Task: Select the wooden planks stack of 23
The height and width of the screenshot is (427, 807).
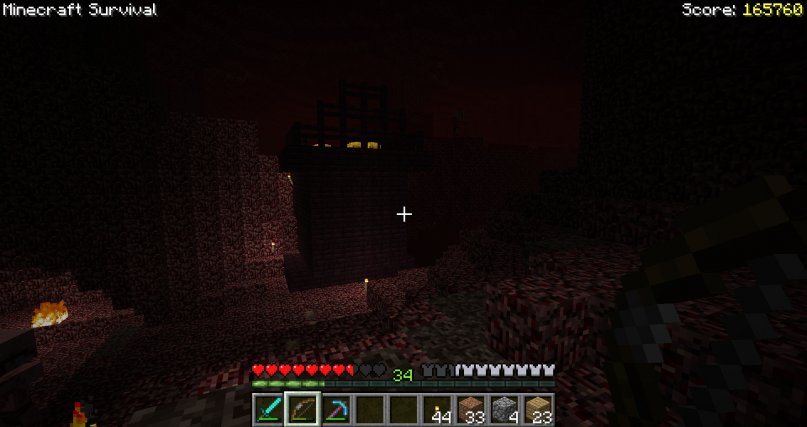Action: [x=539, y=410]
